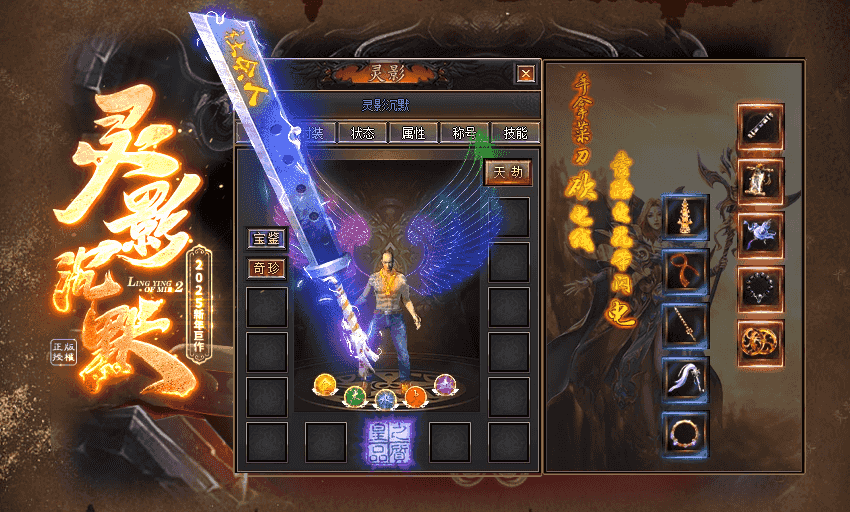Open the 属性 attributes tab
The width and height of the screenshot is (850, 512).
pos(413,133)
